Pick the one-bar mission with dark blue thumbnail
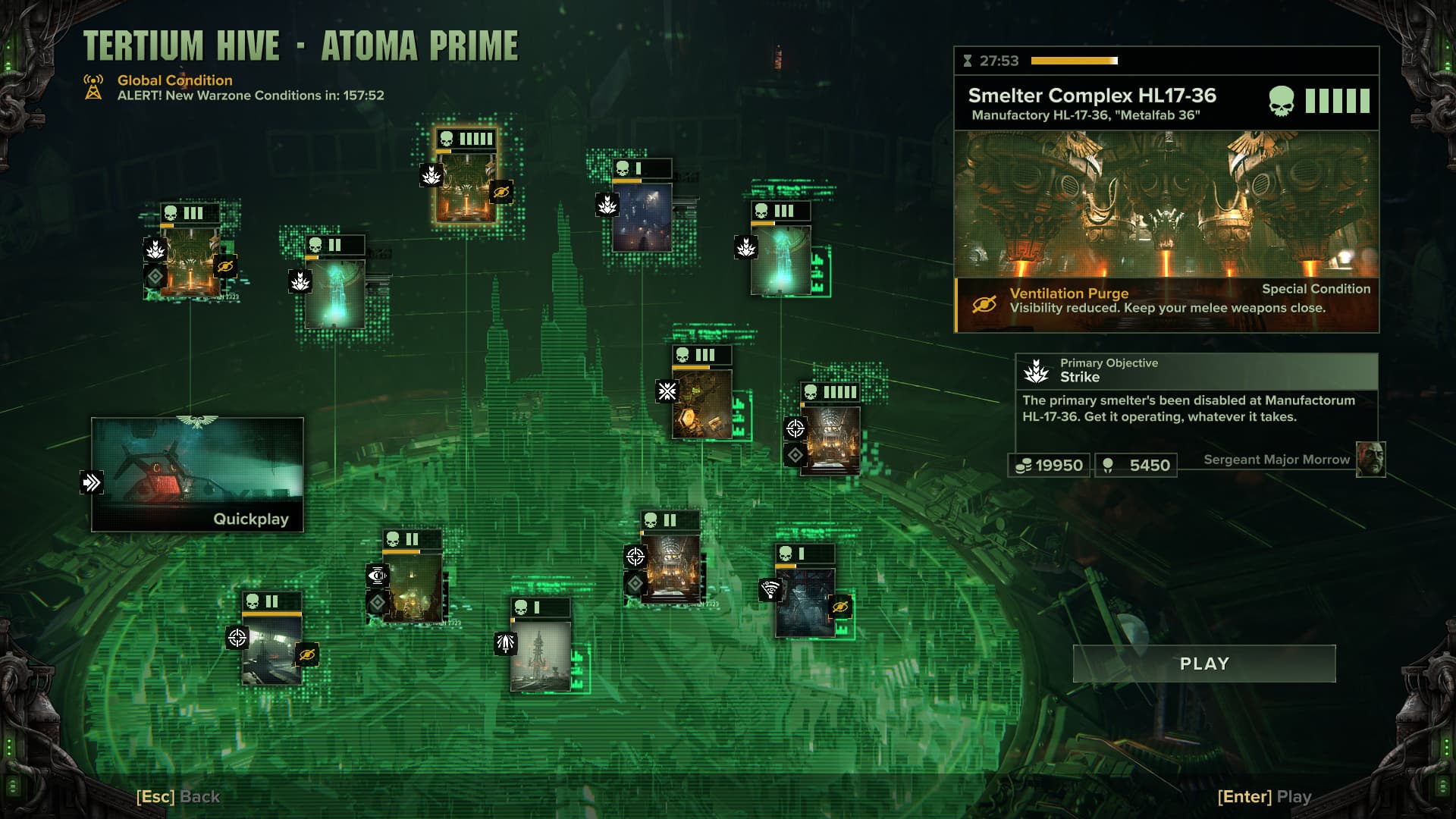This screenshot has width=1456, height=819. tap(642, 218)
